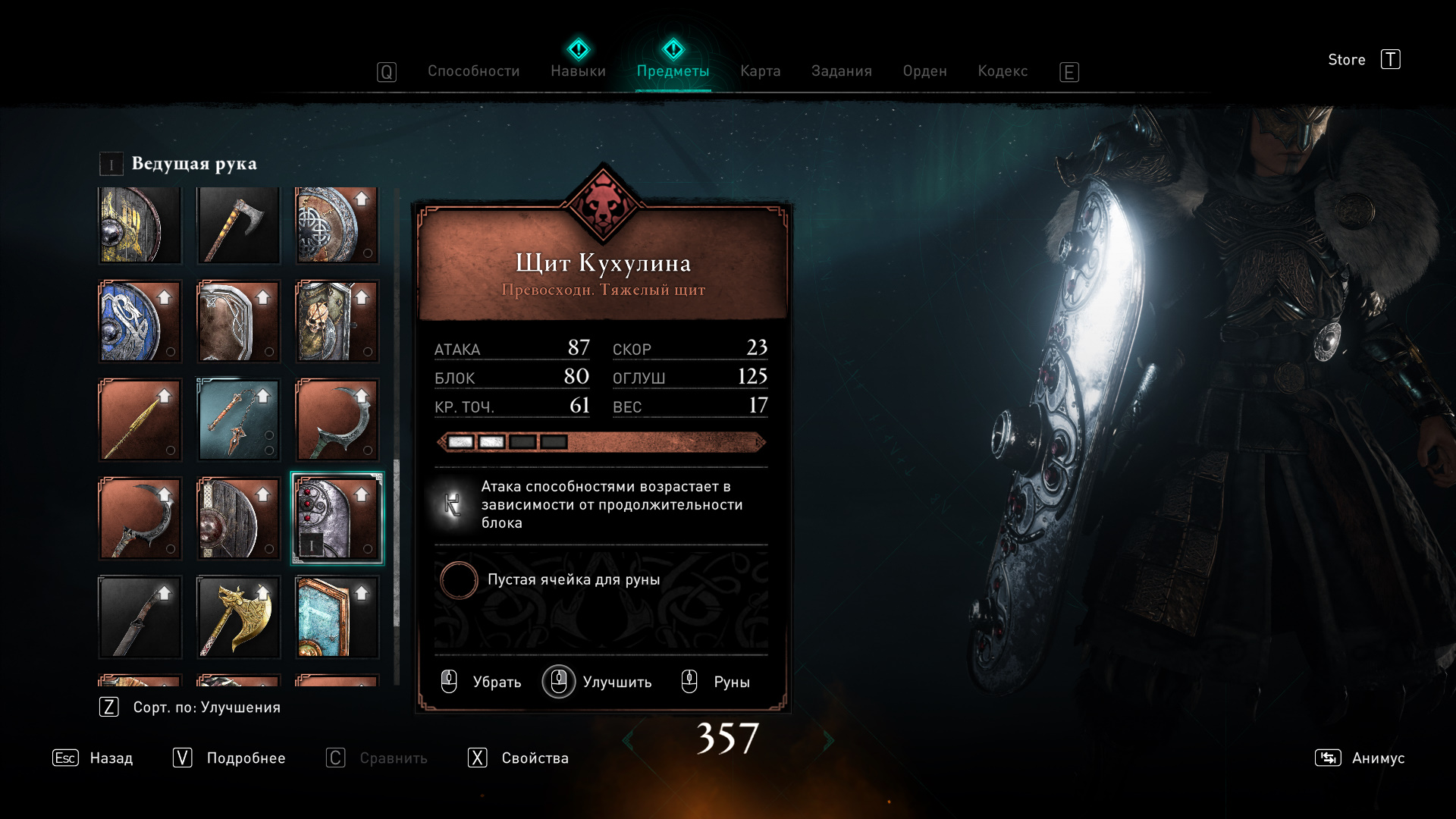Go to the Карта tab
Viewport: 1456px width, 819px height.
(x=760, y=71)
